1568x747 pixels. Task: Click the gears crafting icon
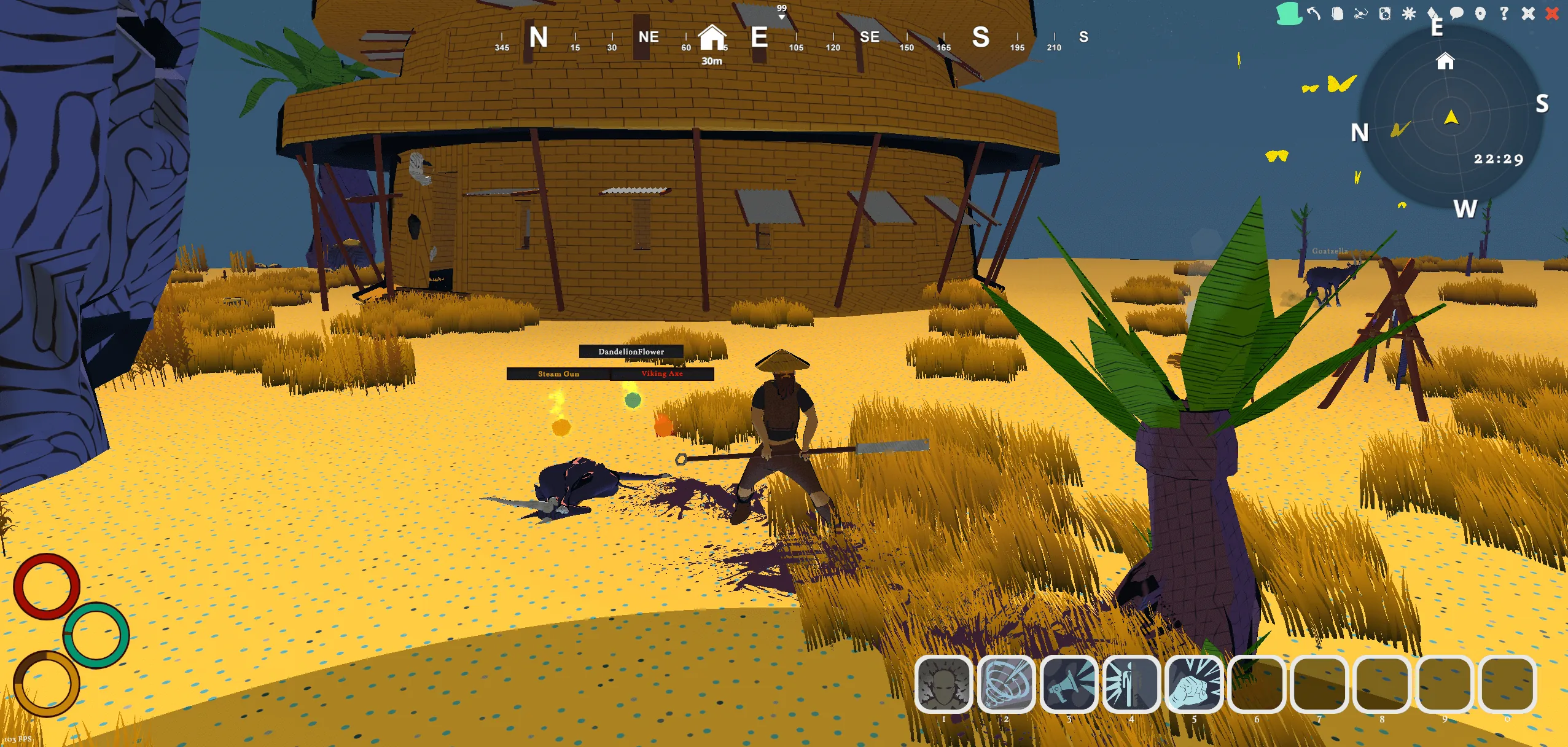[1385, 14]
